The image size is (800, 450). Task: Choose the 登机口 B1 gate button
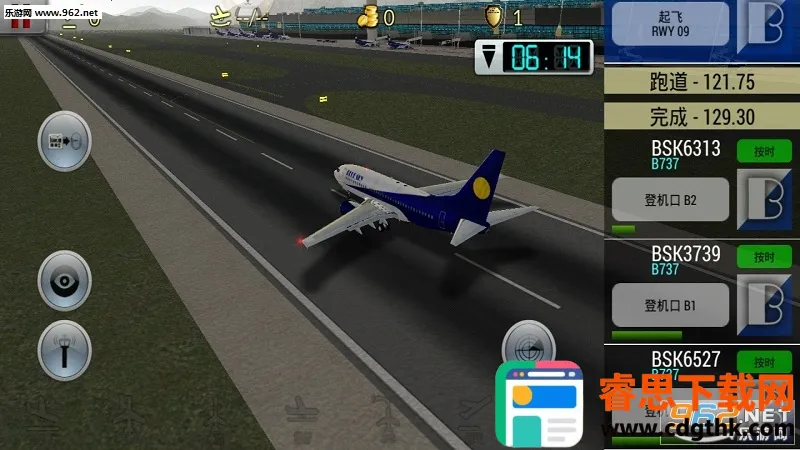(x=670, y=305)
